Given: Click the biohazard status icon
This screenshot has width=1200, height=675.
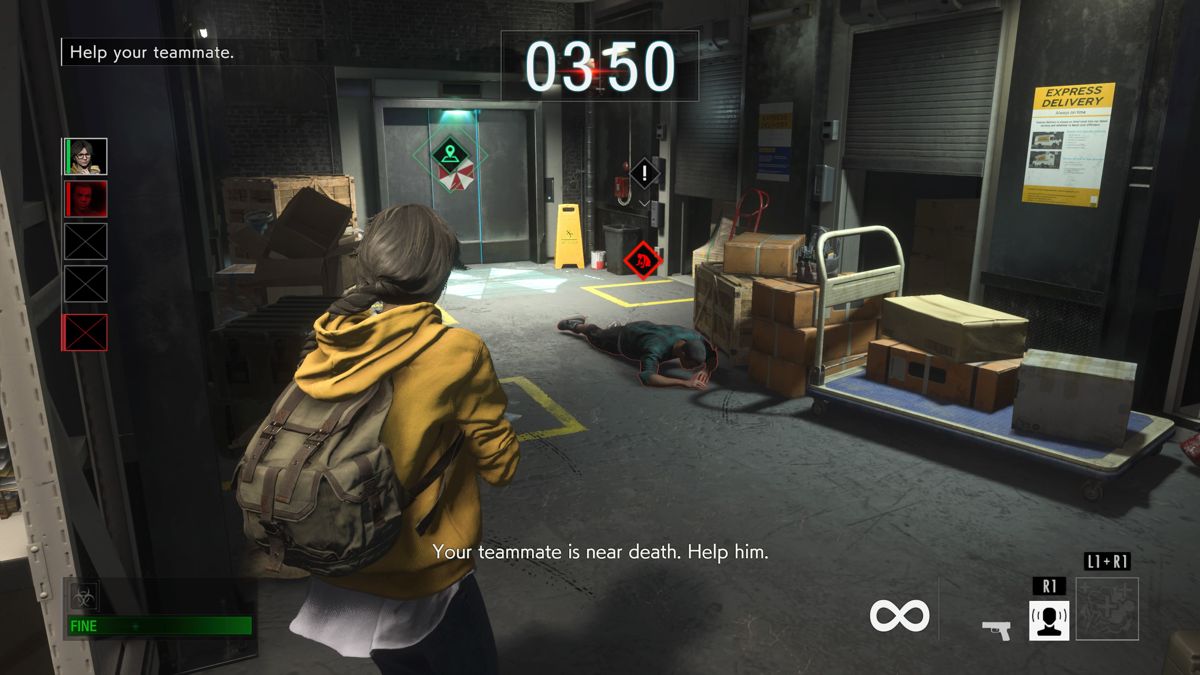Looking at the screenshot, I should pyautogui.click(x=83, y=598).
